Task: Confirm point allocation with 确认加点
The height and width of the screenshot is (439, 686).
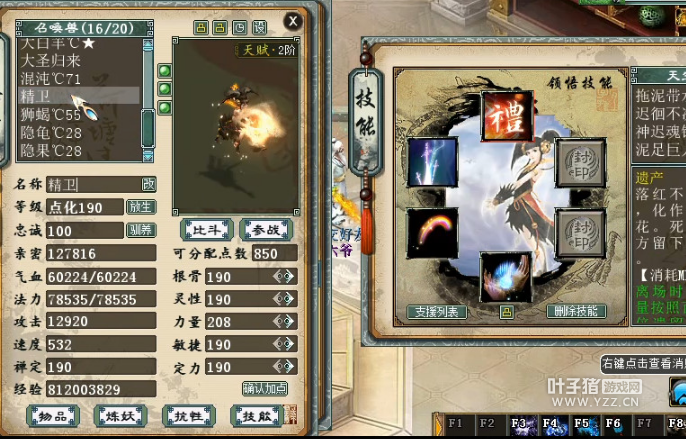Action: click(x=267, y=388)
